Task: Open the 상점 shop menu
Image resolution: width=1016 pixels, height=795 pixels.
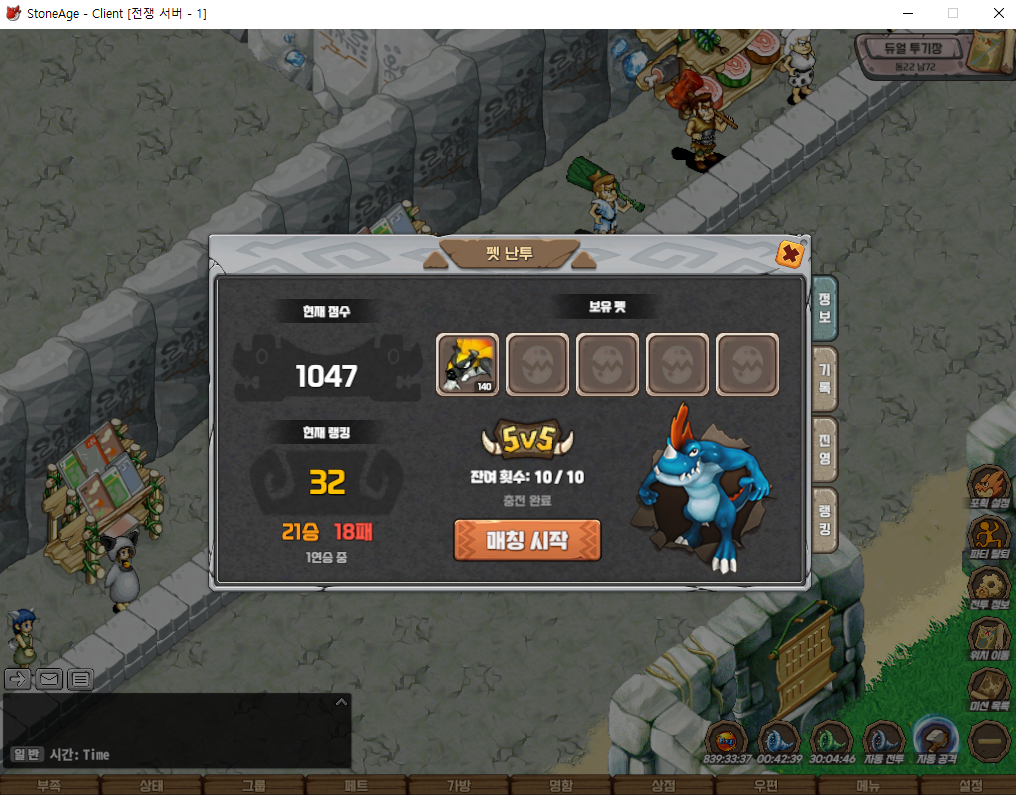Action: (x=663, y=786)
